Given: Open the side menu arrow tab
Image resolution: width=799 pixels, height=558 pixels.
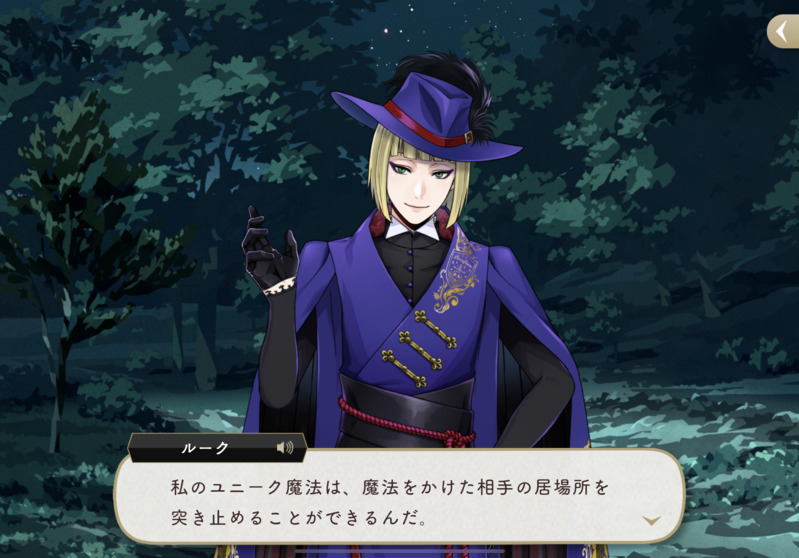Looking at the screenshot, I should pyautogui.click(x=783, y=32).
